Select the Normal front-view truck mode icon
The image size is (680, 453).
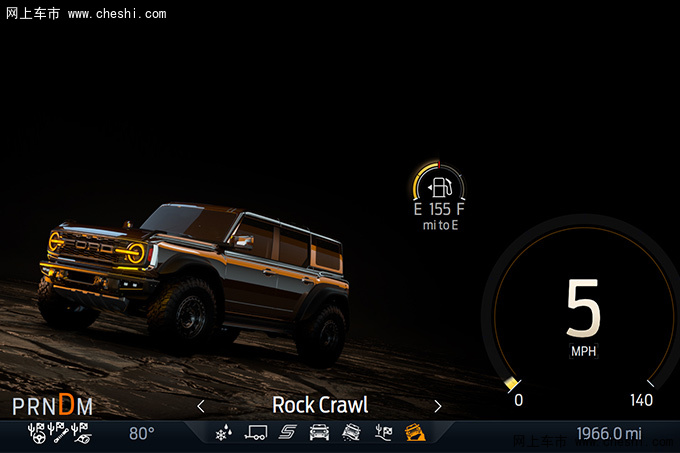coord(320,433)
